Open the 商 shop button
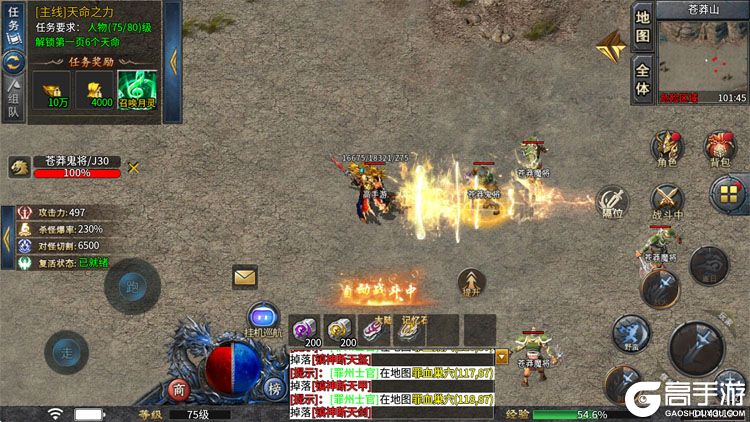The image size is (750, 422). (x=179, y=388)
